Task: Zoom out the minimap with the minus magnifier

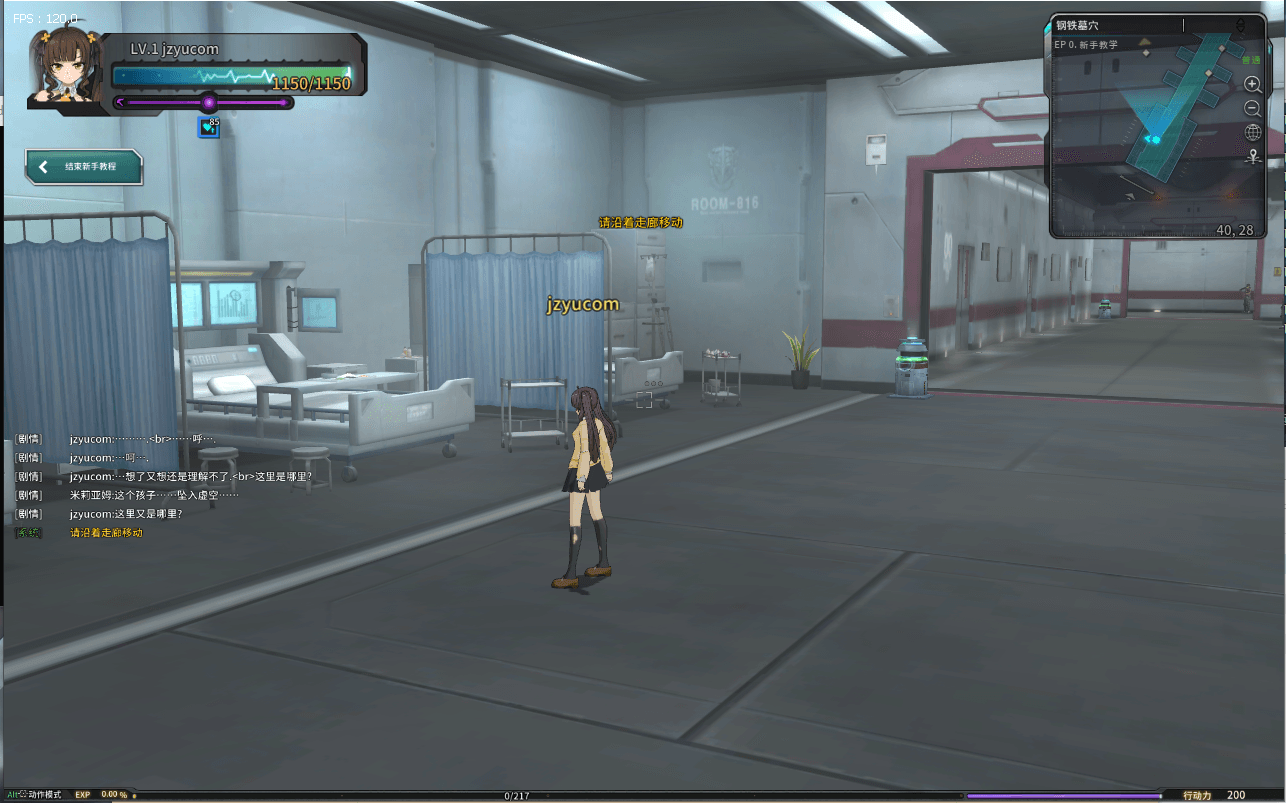Action: pos(1252,108)
